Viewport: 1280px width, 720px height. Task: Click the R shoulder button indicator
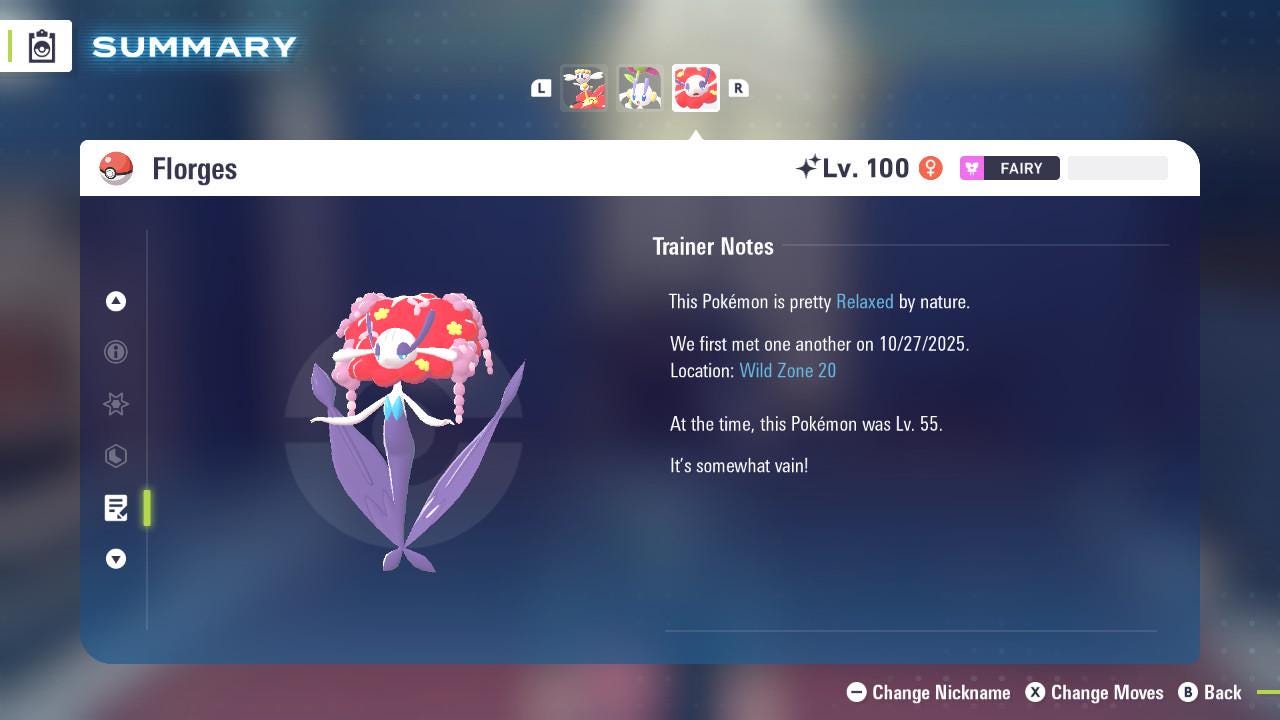738,88
